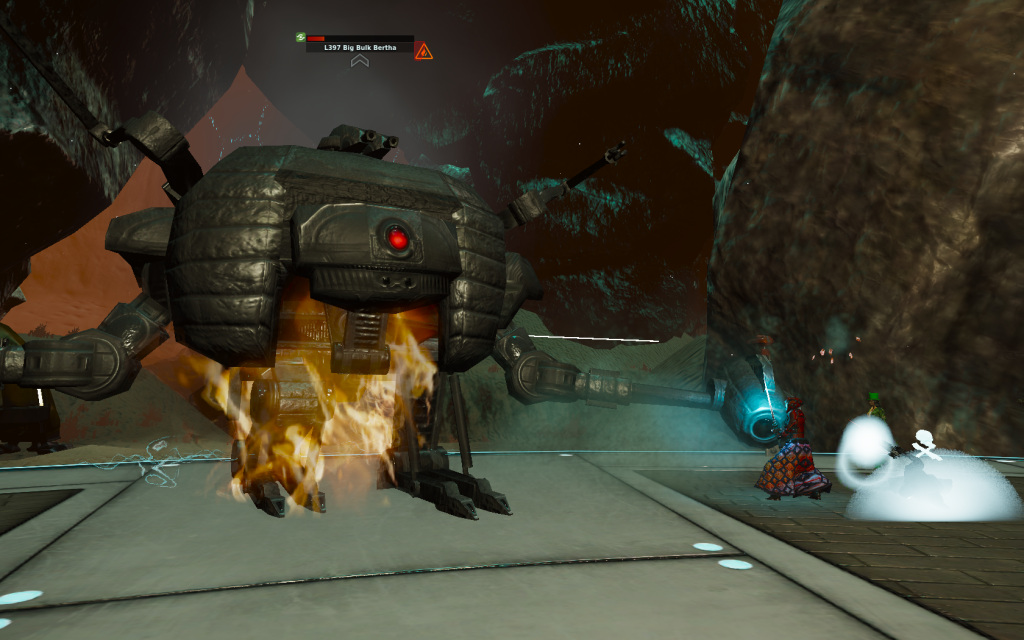
Task: Click the chevron marker under Big Bulk Bertha
Action: tap(360, 62)
